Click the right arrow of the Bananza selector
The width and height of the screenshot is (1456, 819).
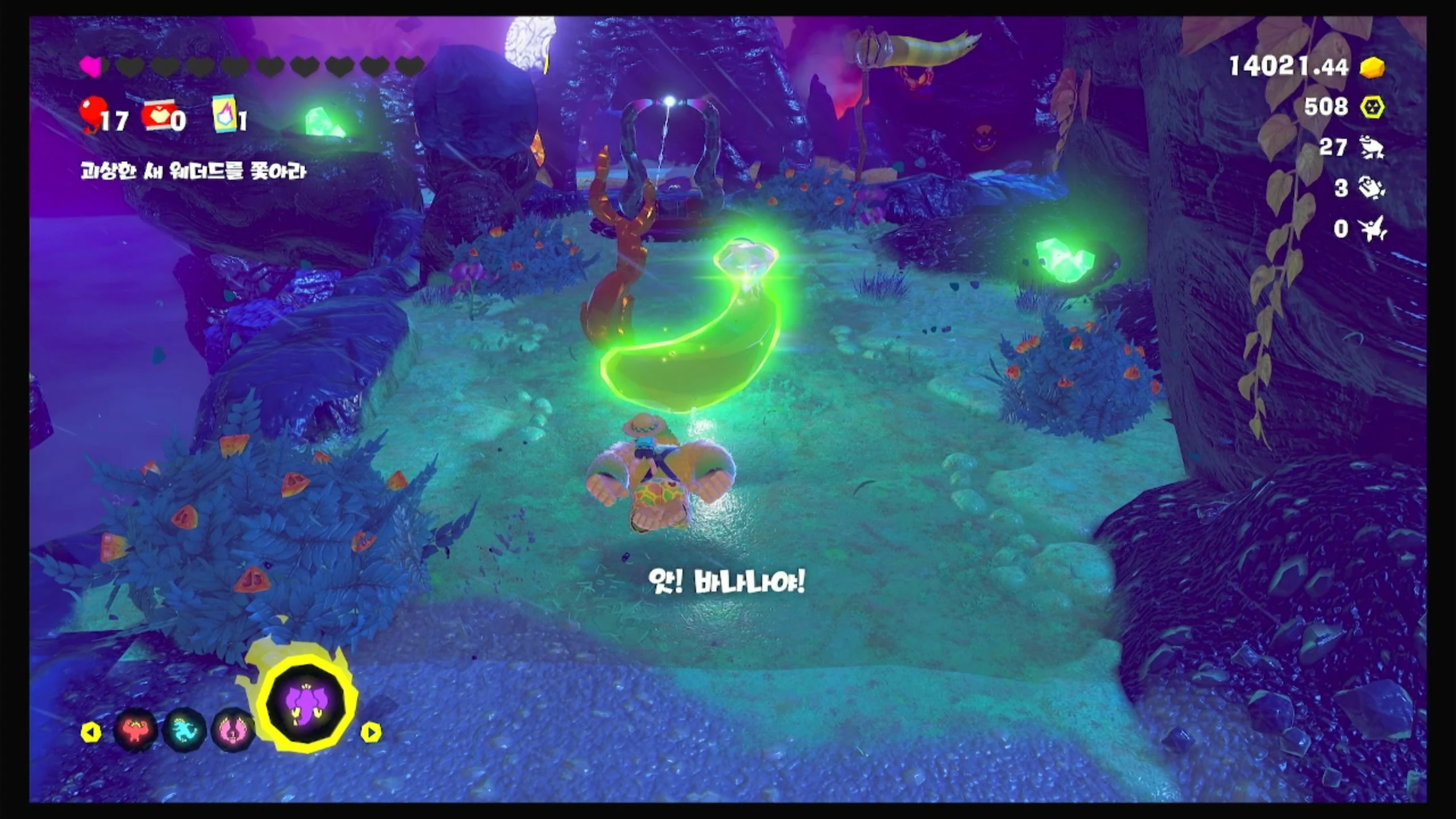click(x=371, y=732)
